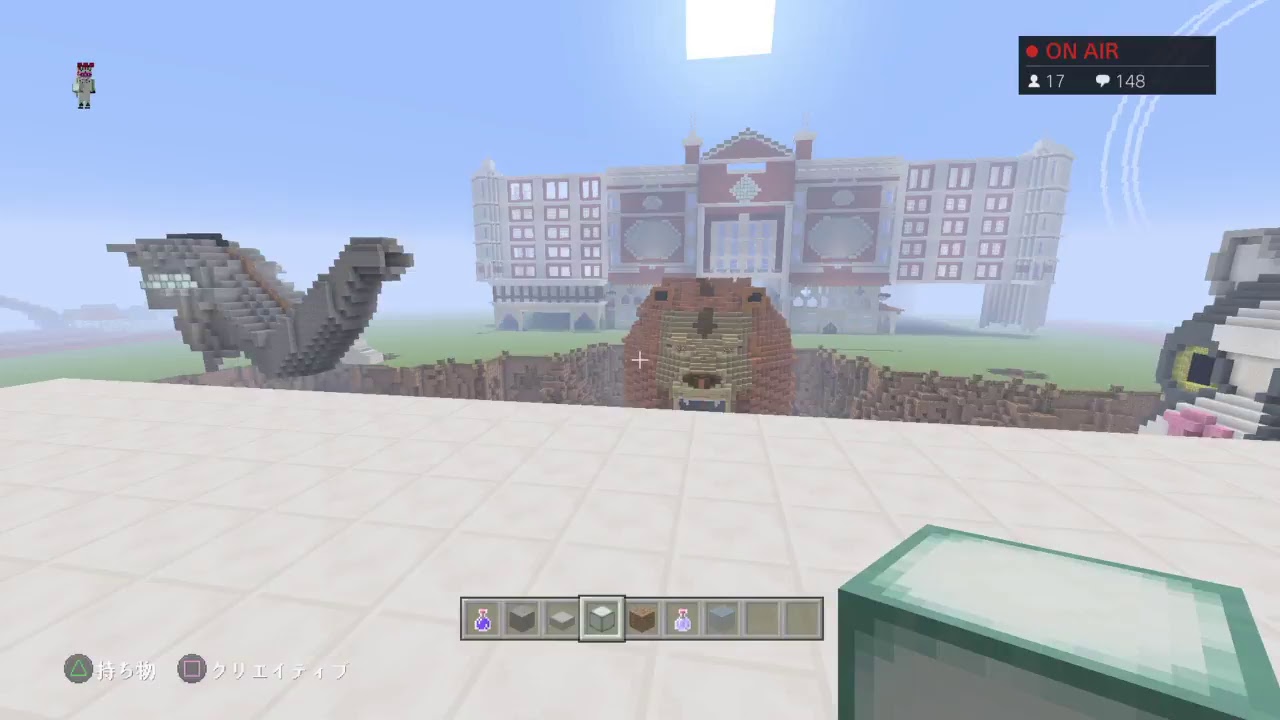
Task: Click the crosshair at screen center
Action: tap(639, 360)
